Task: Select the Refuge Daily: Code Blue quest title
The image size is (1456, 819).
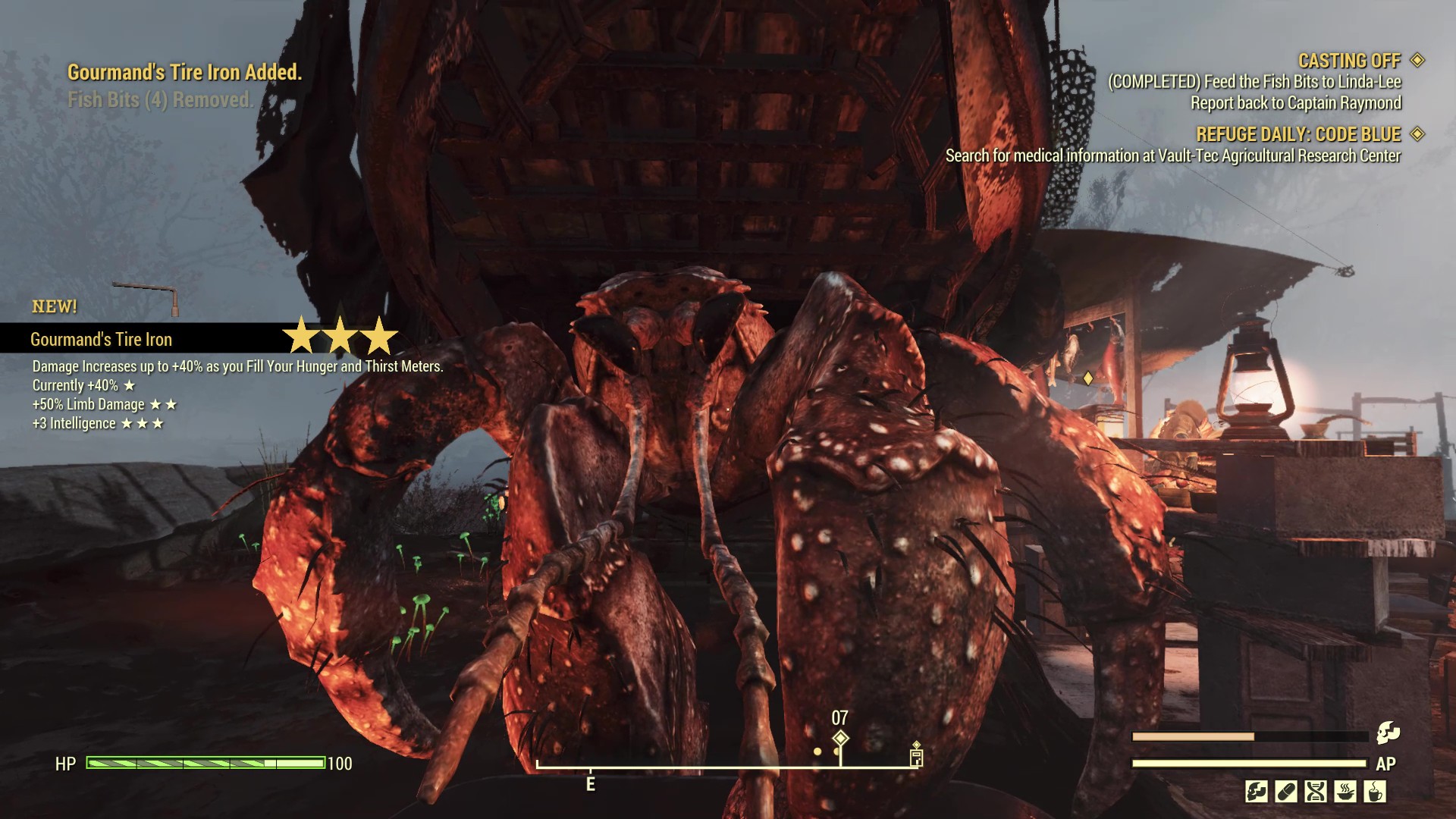Action: (1298, 134)
